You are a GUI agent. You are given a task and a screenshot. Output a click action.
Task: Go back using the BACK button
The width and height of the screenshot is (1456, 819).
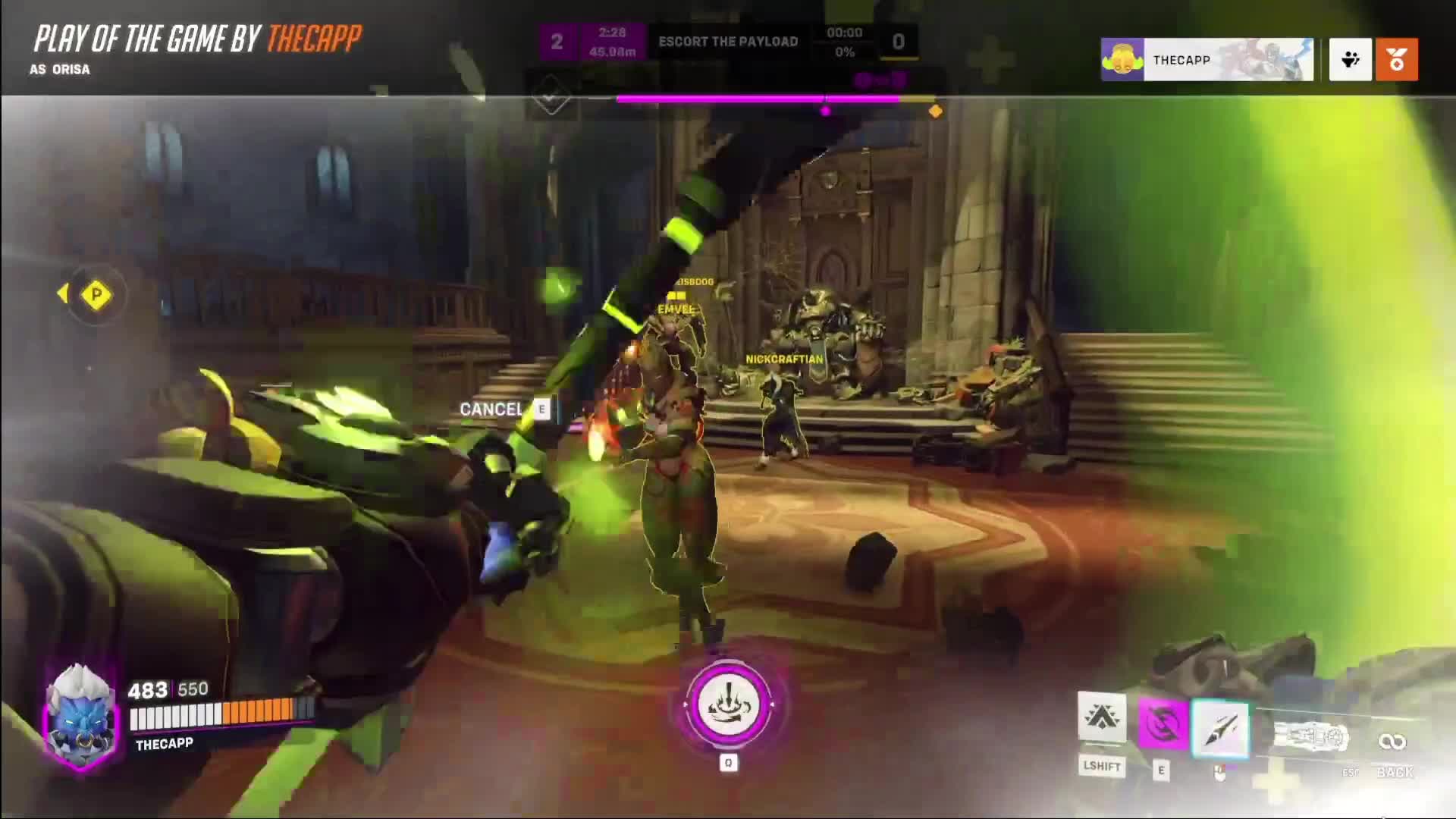point(1395,771)
